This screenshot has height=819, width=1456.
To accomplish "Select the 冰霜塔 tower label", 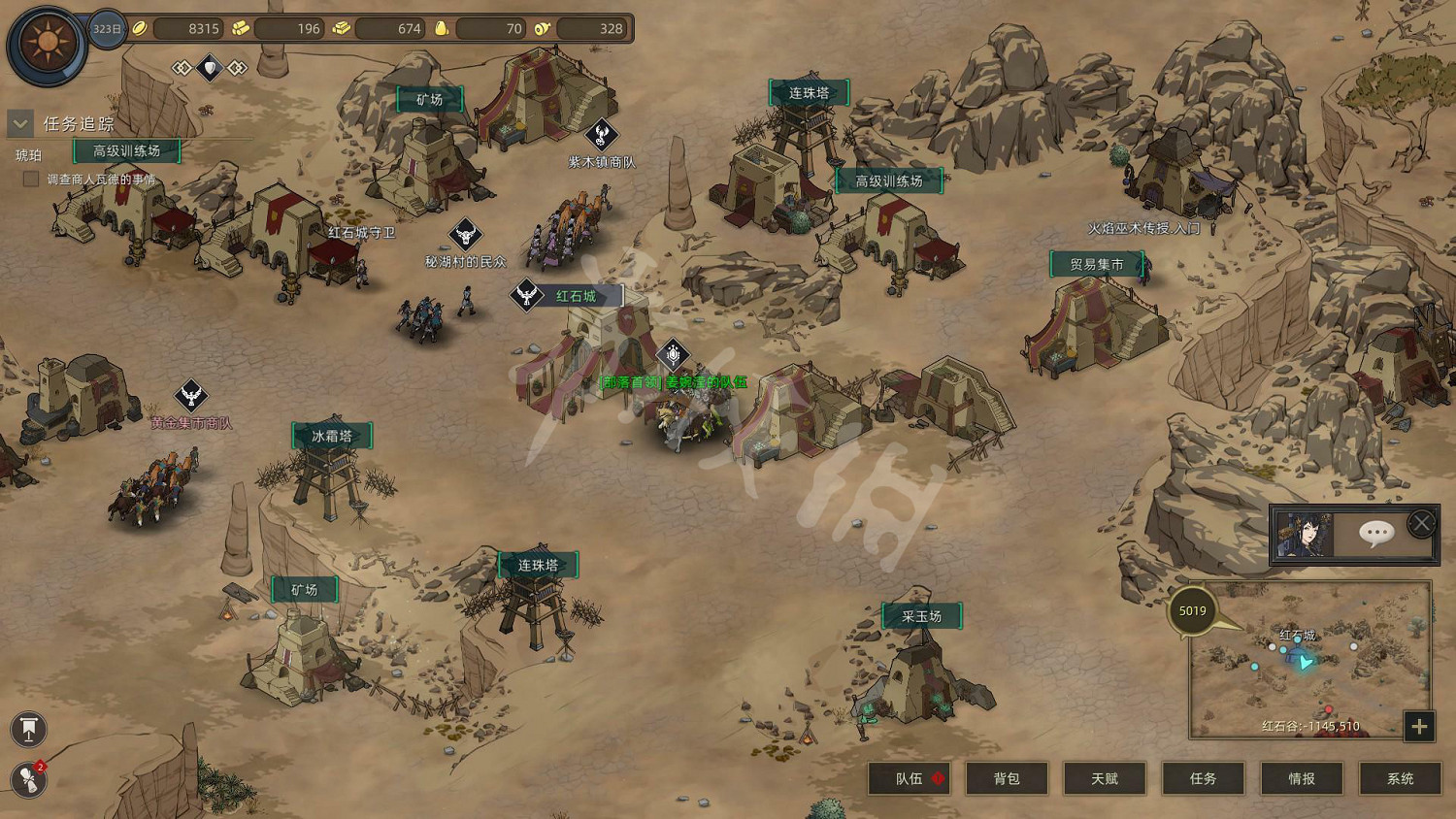I will [331, 437].
